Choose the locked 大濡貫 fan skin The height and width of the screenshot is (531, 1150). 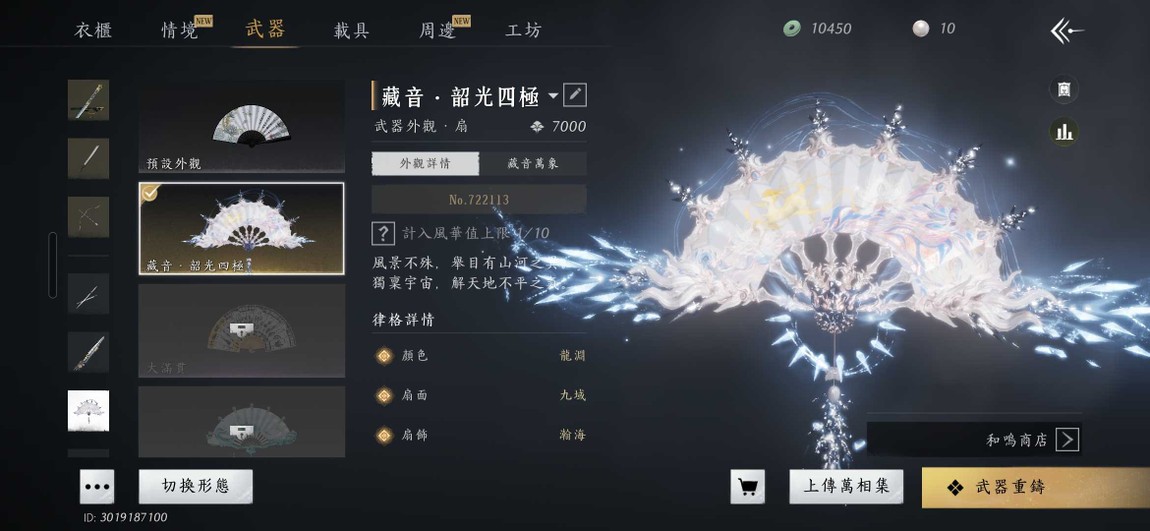[241, 330]
